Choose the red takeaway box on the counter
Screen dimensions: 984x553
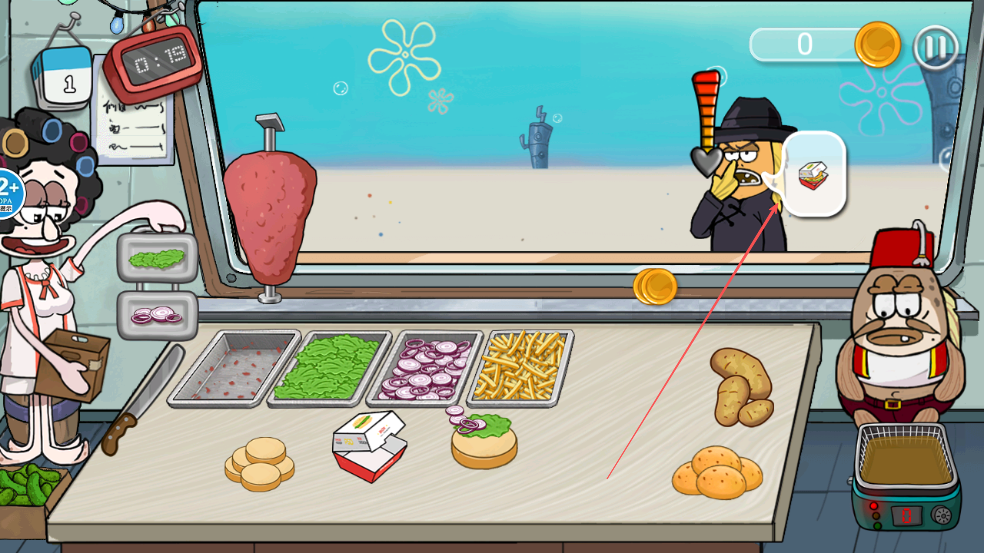click(369, 445)
